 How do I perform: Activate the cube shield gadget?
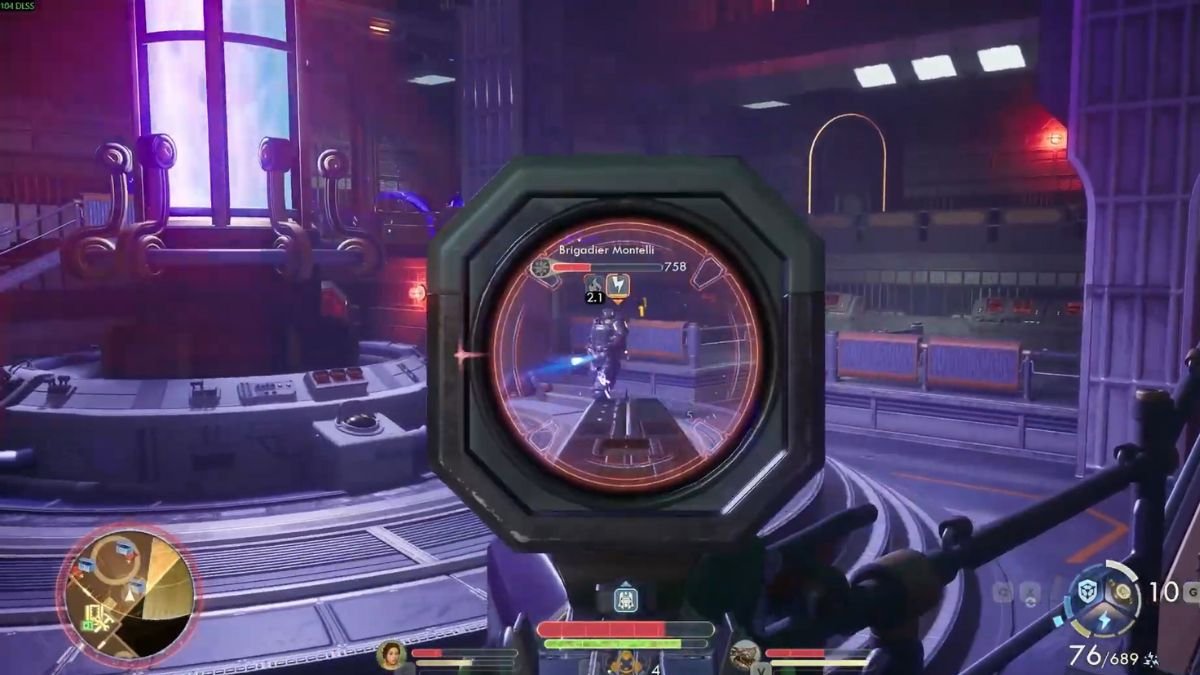click(1087, 592)
